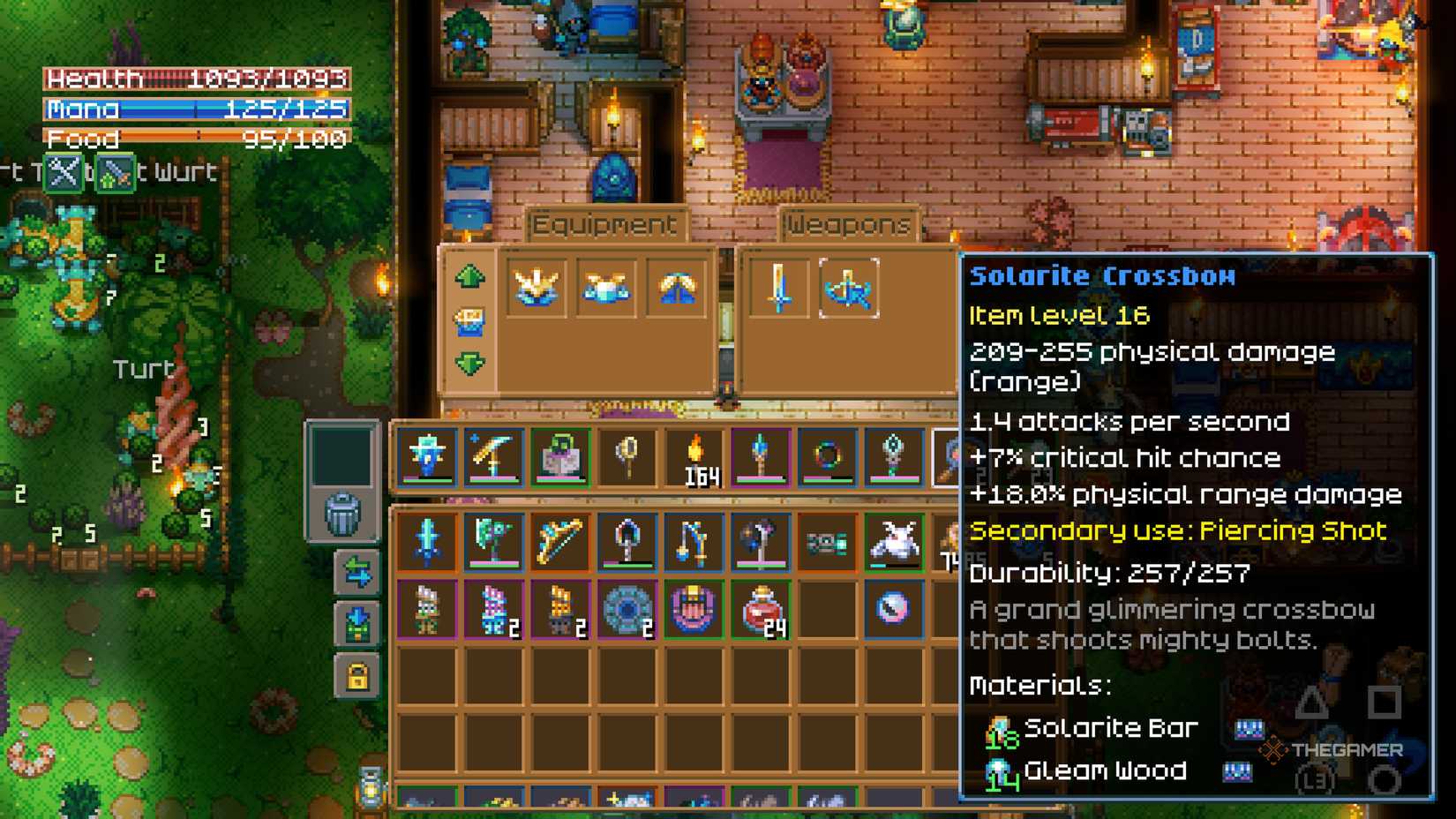Screen dimensions: 1456x819
Task: Click the trash can to discard an item
Action: point(343,510)
